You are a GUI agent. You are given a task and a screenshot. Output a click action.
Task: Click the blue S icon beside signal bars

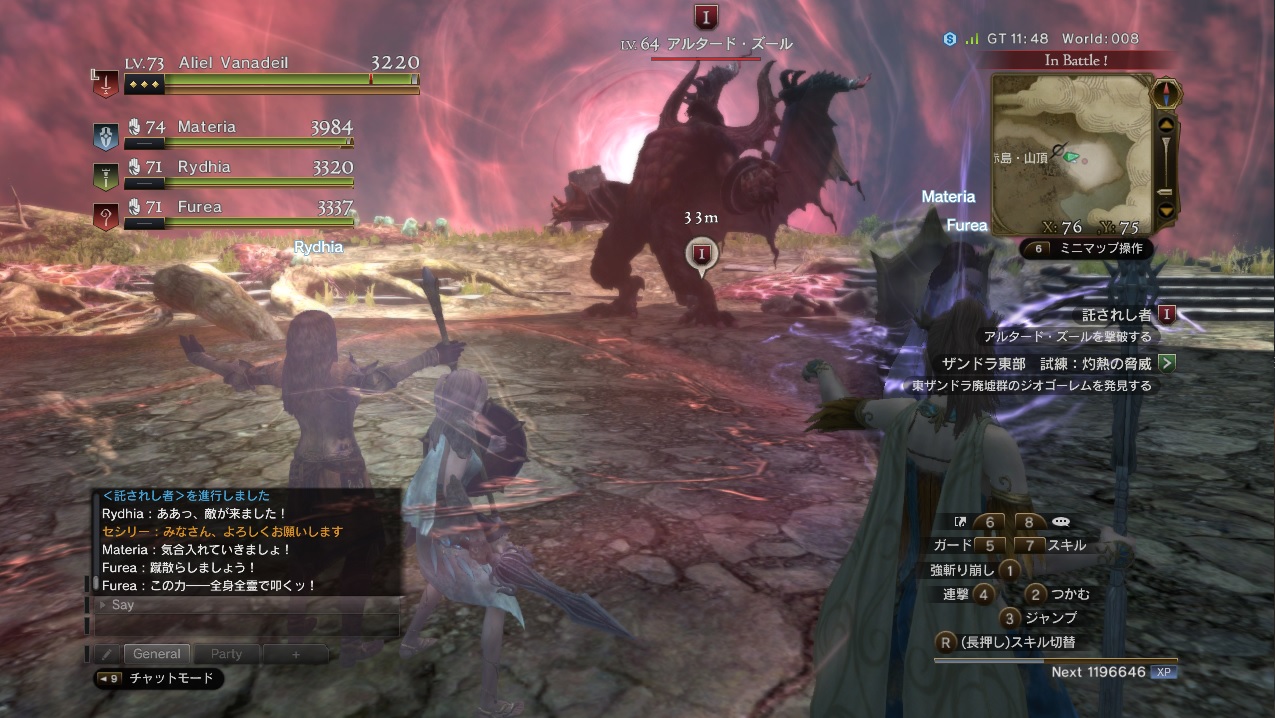coord(949,39)
